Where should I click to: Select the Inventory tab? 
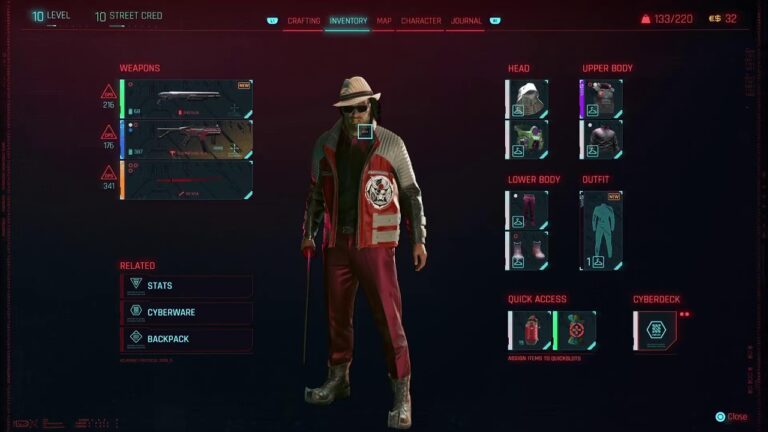pyautogui.click(x=348, y=20)
